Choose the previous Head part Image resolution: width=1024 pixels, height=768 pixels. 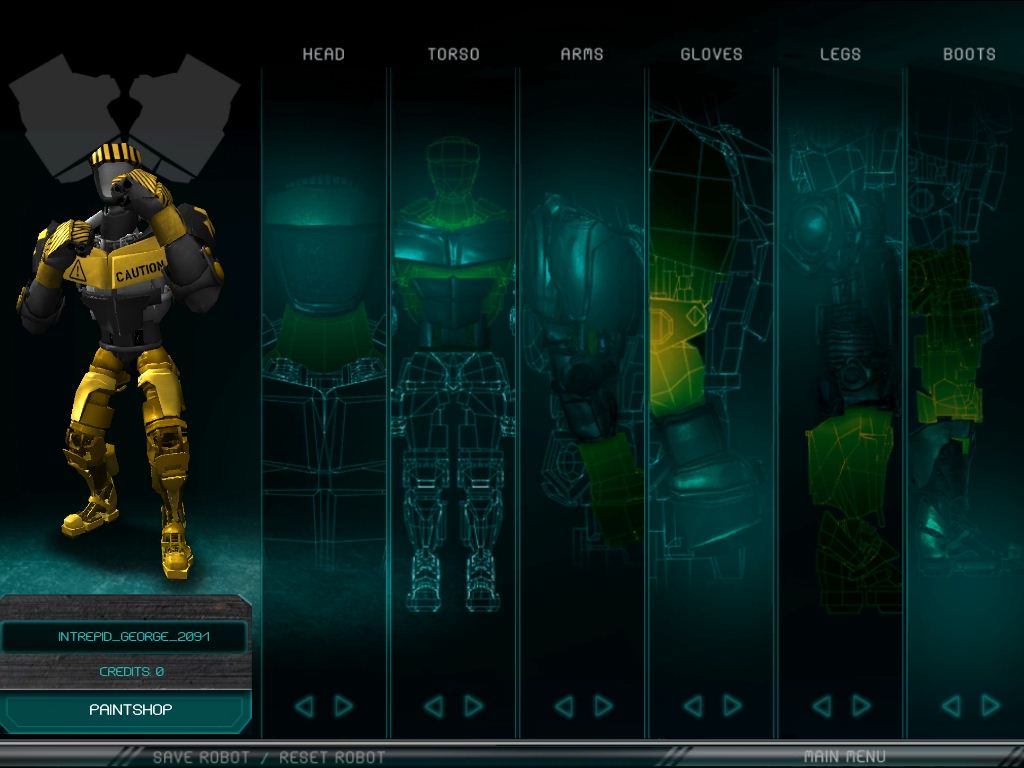[304, 707]
